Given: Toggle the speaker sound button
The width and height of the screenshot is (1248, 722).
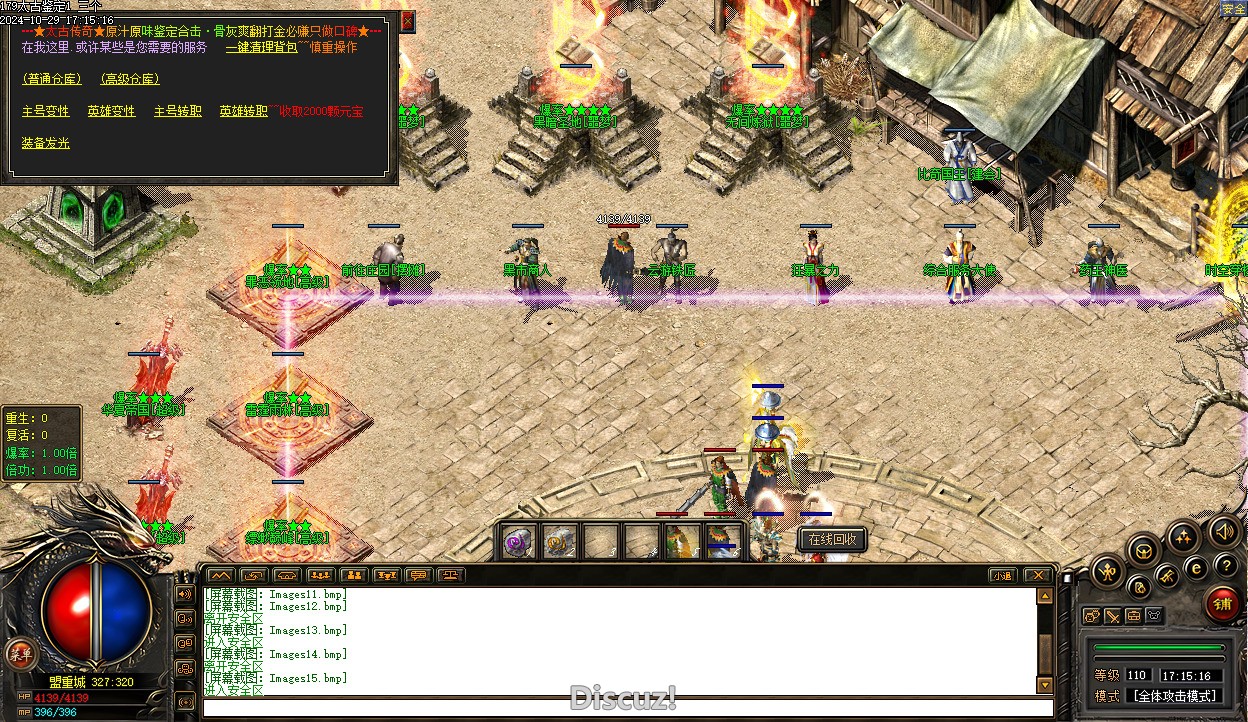Looking at the screenshot, I should click(1222, 531).
